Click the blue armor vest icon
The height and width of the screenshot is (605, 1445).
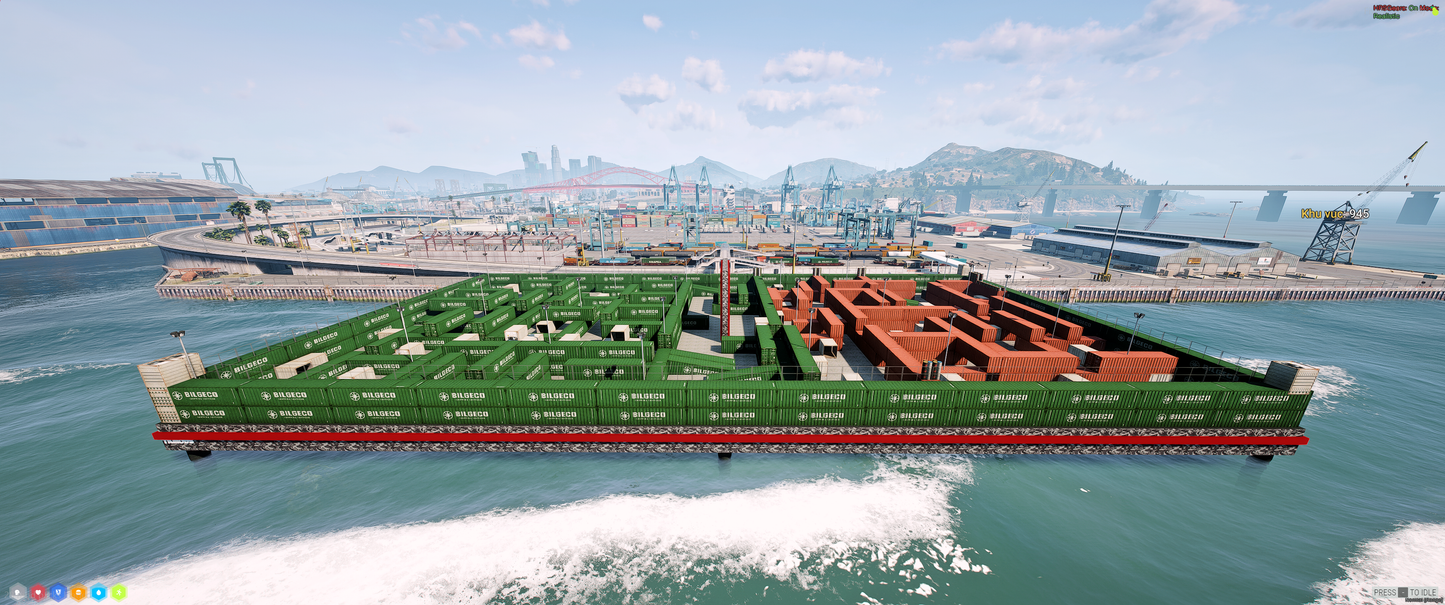pos(58,592)
